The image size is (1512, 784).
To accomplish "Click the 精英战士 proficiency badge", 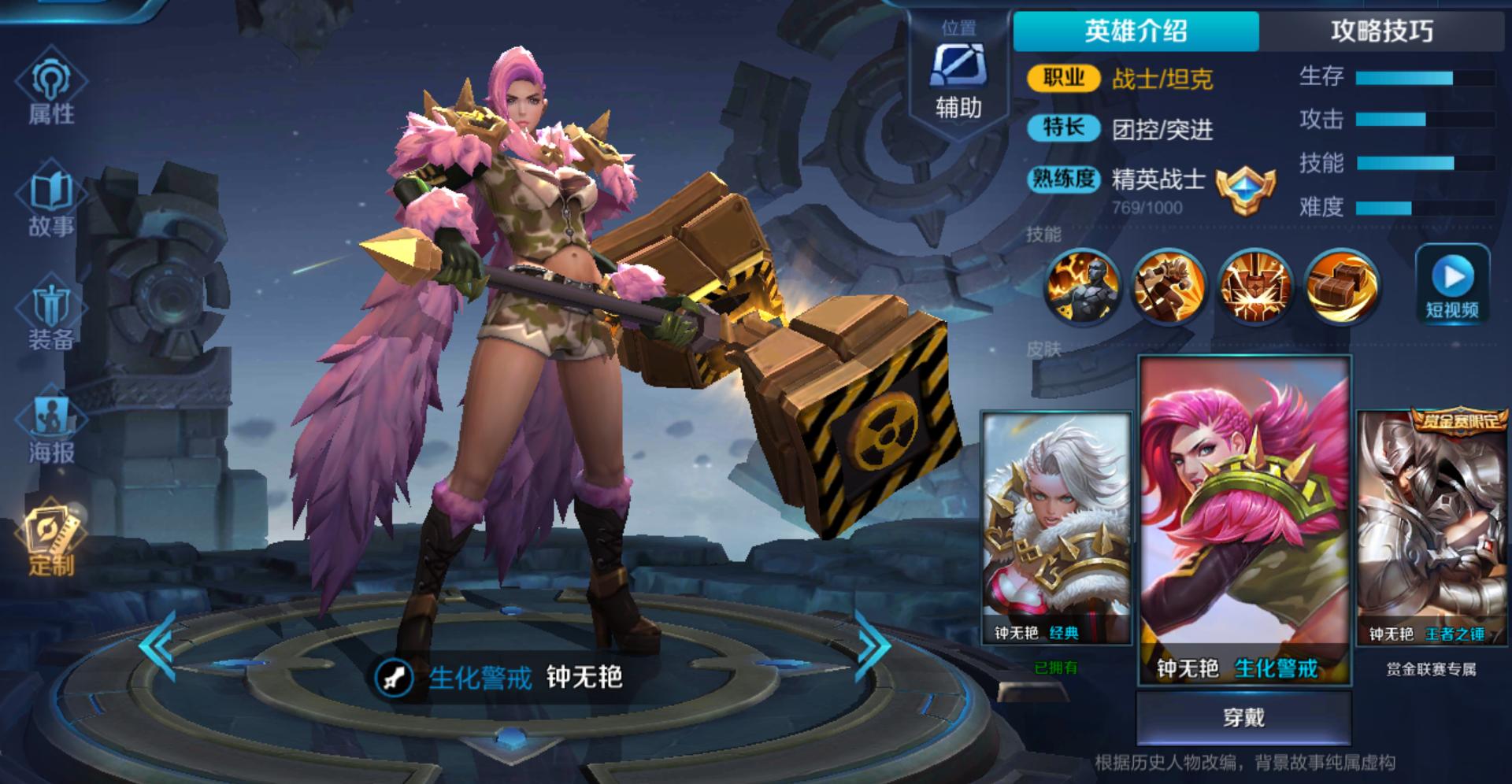I will click(1244, 190).
